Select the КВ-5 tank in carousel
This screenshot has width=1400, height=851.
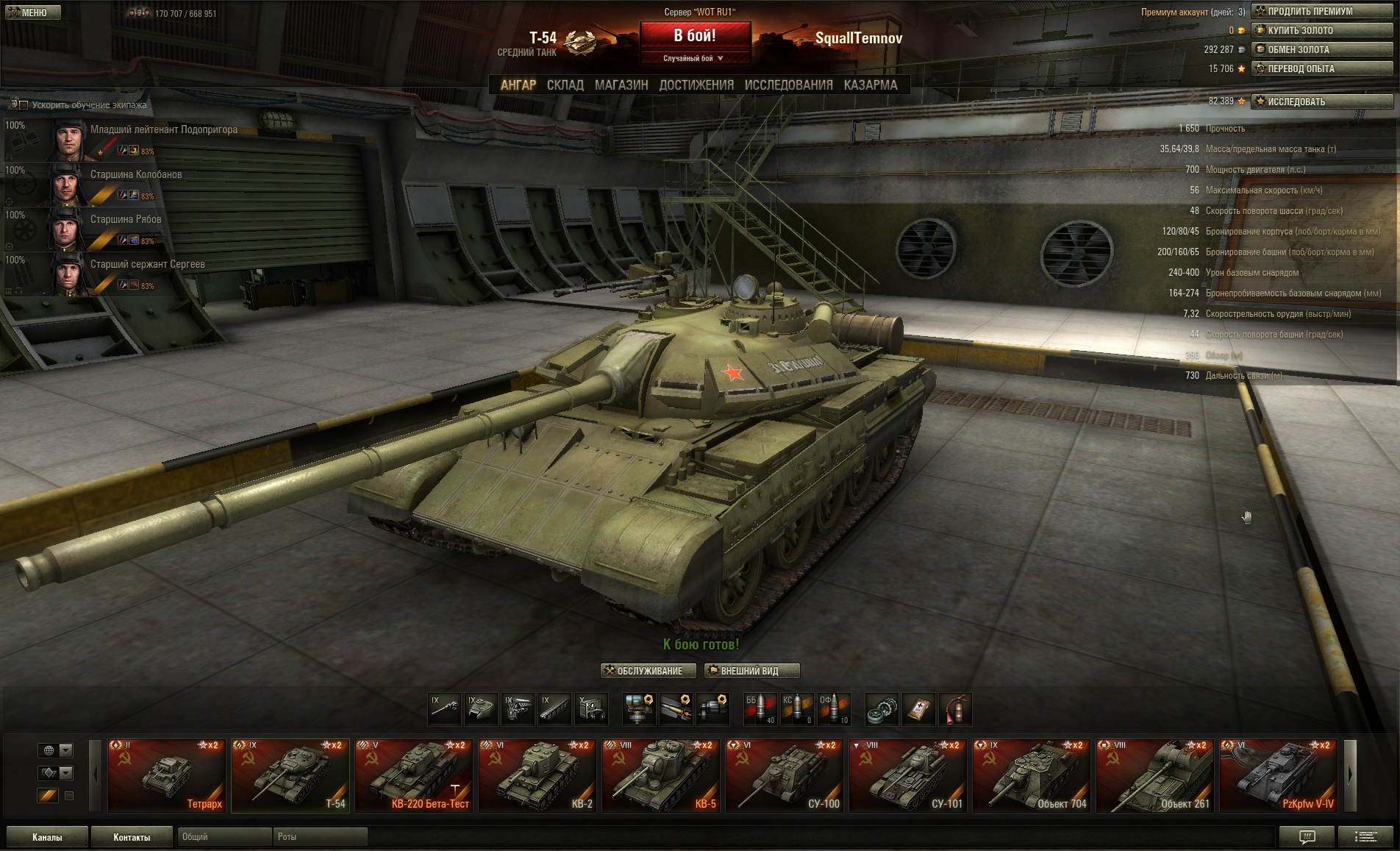[x=660, y=775]
